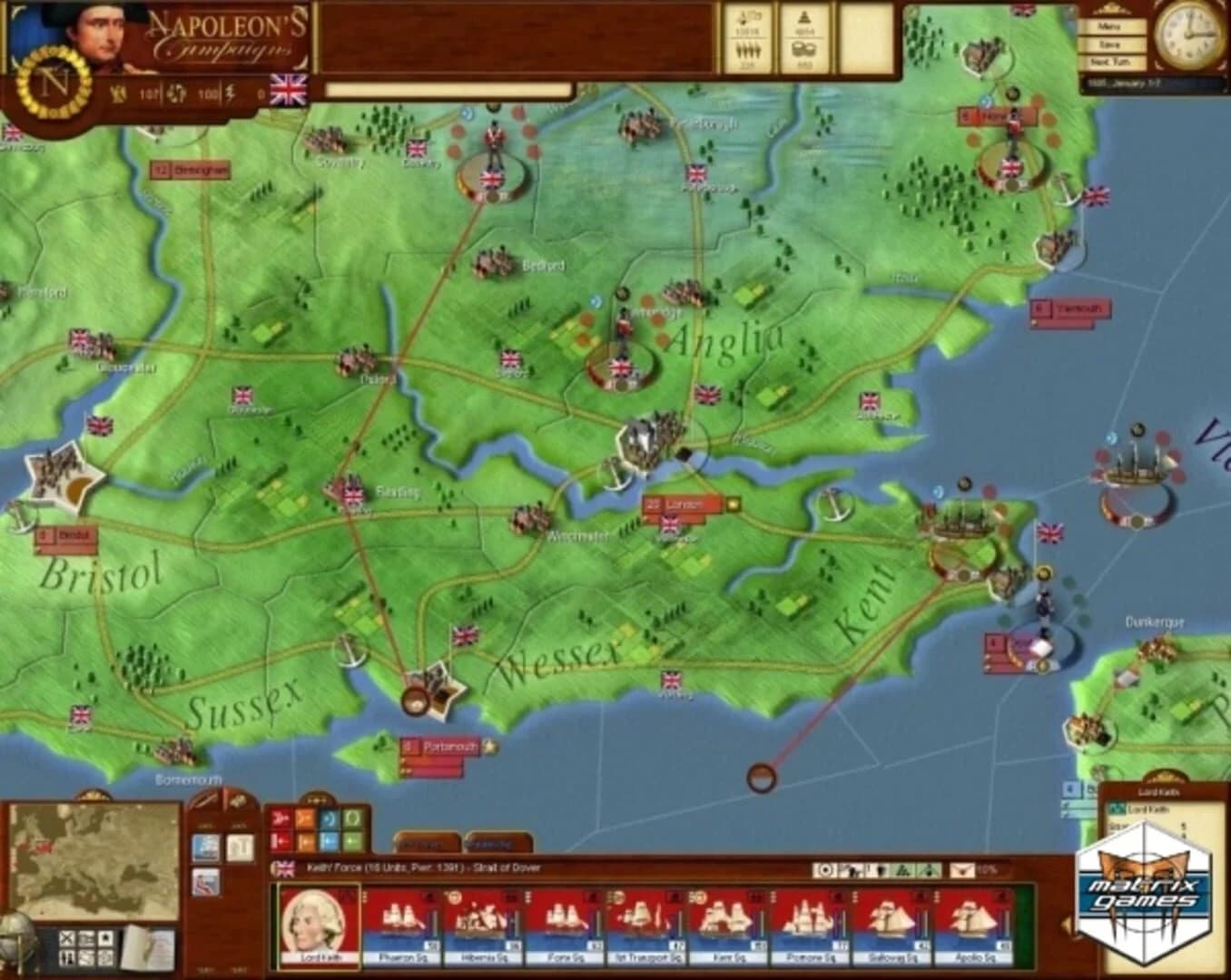Toggle the dark unit silhouette icon in the toolbar

(879, 869)
